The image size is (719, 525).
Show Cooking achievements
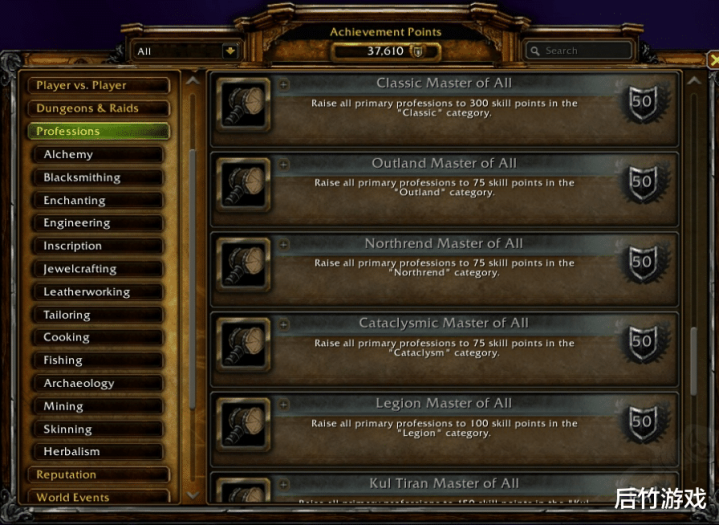(100, 337)
